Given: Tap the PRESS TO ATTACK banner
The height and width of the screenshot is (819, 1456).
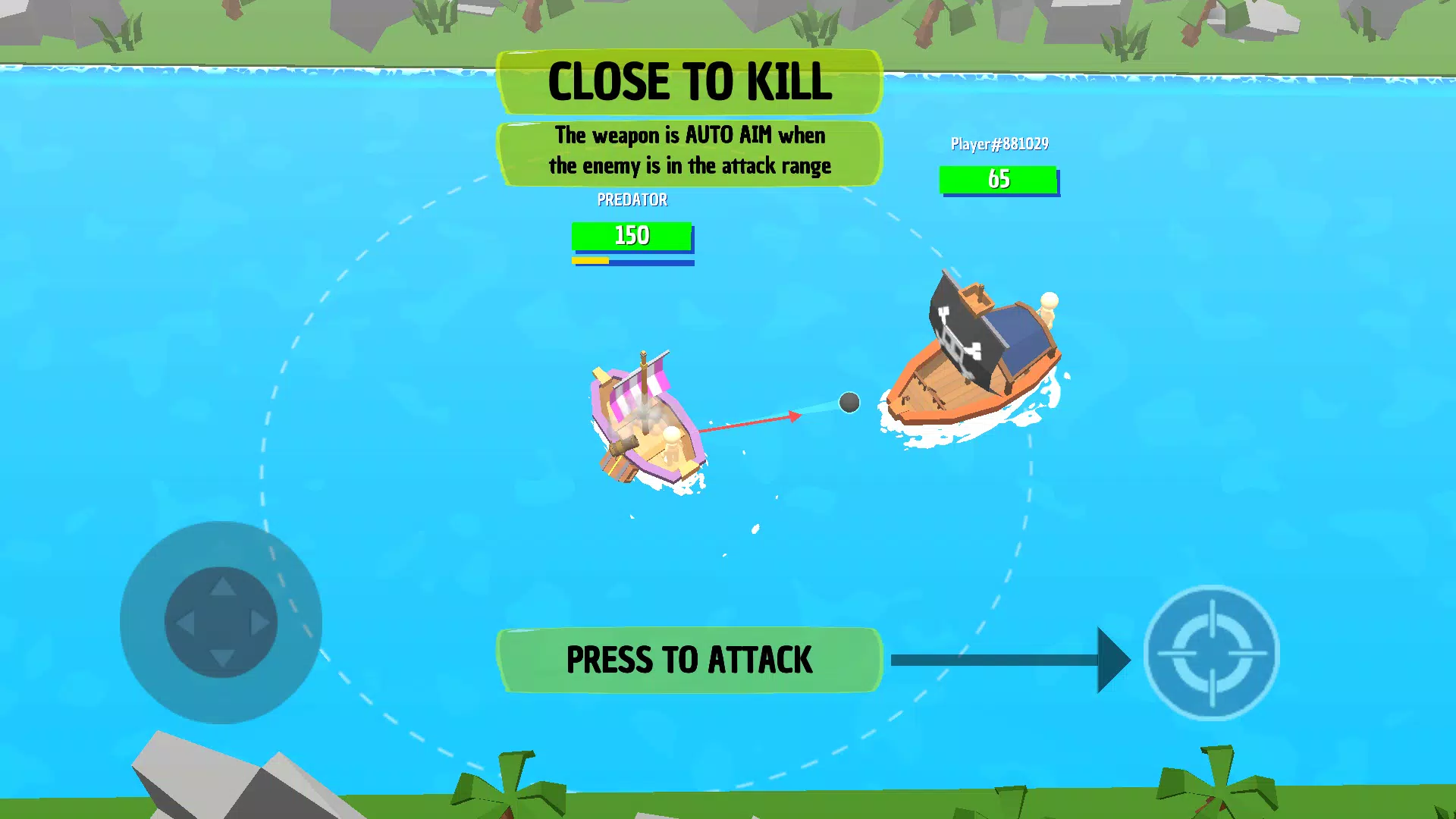Looking at the screenshot, I should (x=689, y=658).
